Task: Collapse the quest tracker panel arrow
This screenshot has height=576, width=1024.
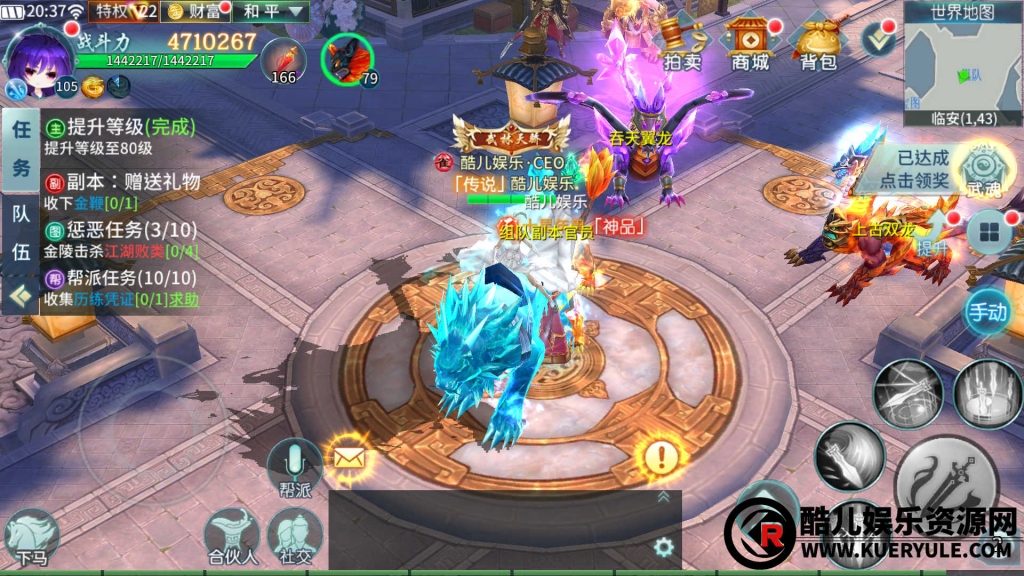Action: [x=17, y=296]
